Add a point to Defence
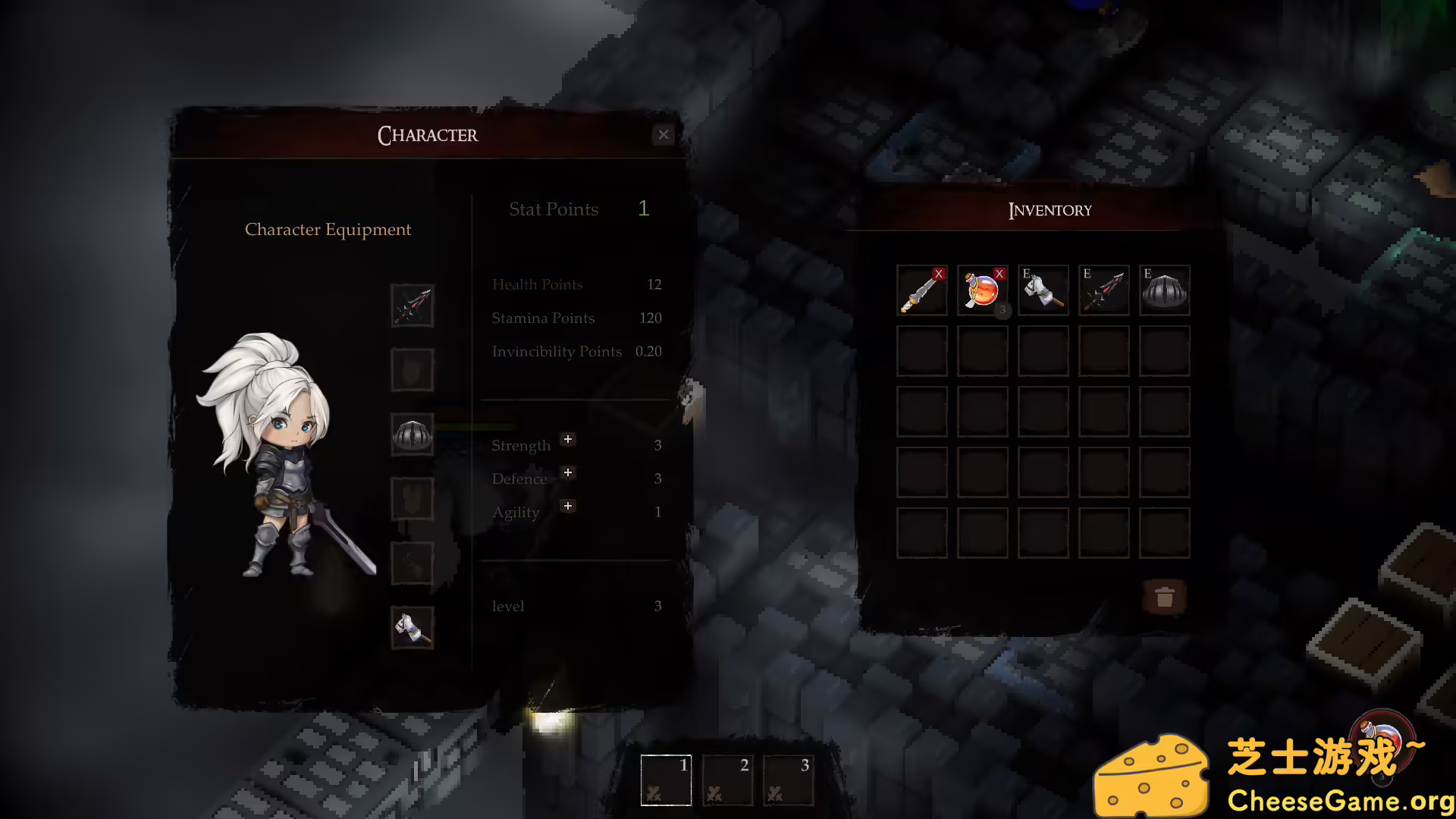1456x819 pixels. pyautogui.click(x=567, y=472)
